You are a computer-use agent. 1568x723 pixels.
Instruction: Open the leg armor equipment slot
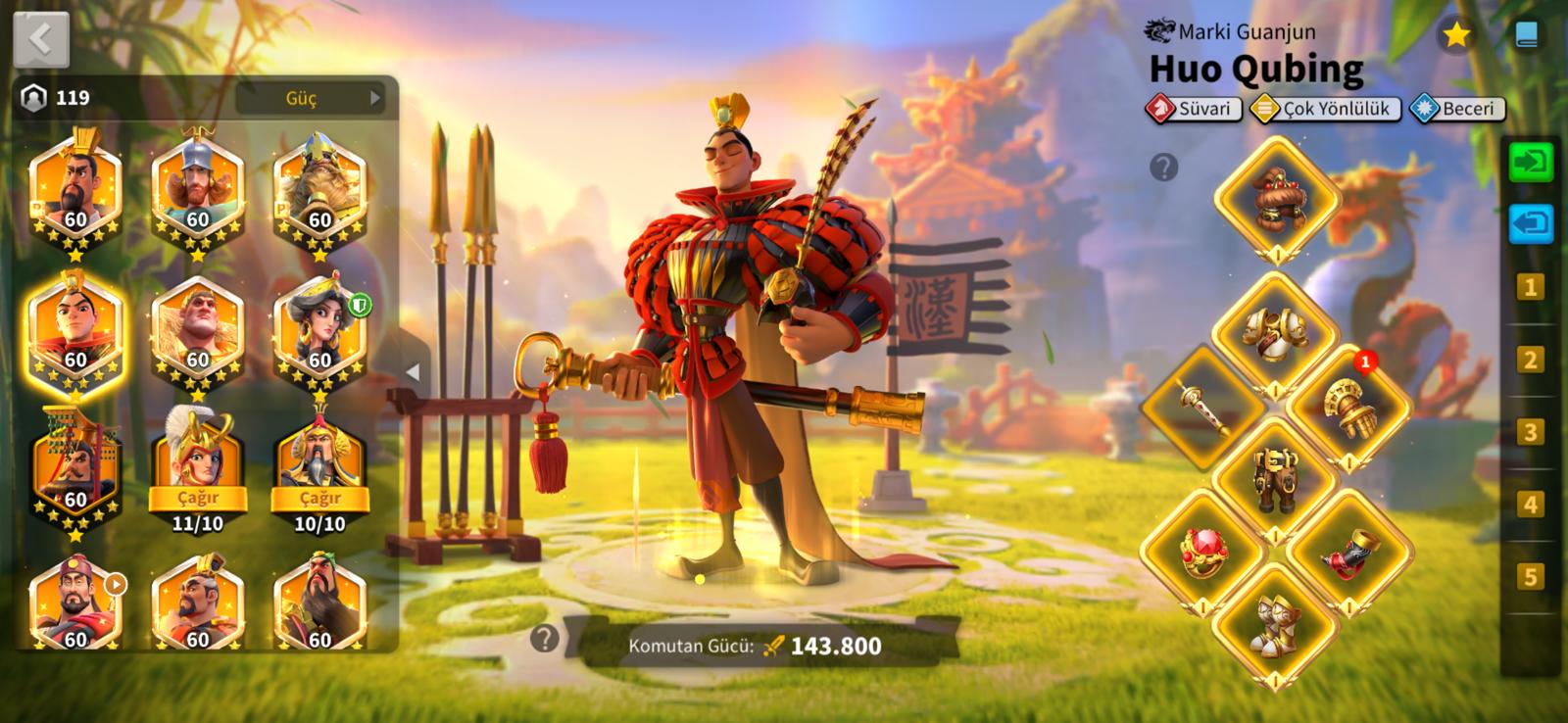(1275, 478)
